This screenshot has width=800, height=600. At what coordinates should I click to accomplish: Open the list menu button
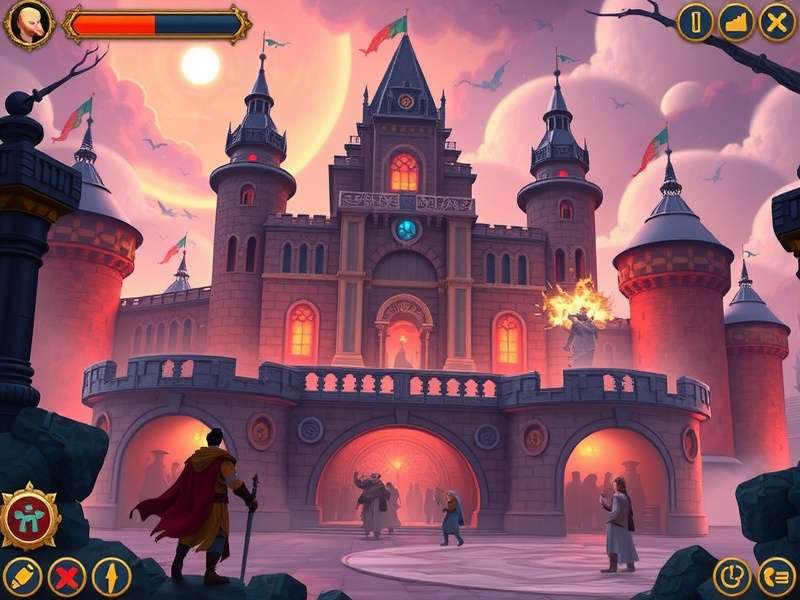[x=777, y=577]
